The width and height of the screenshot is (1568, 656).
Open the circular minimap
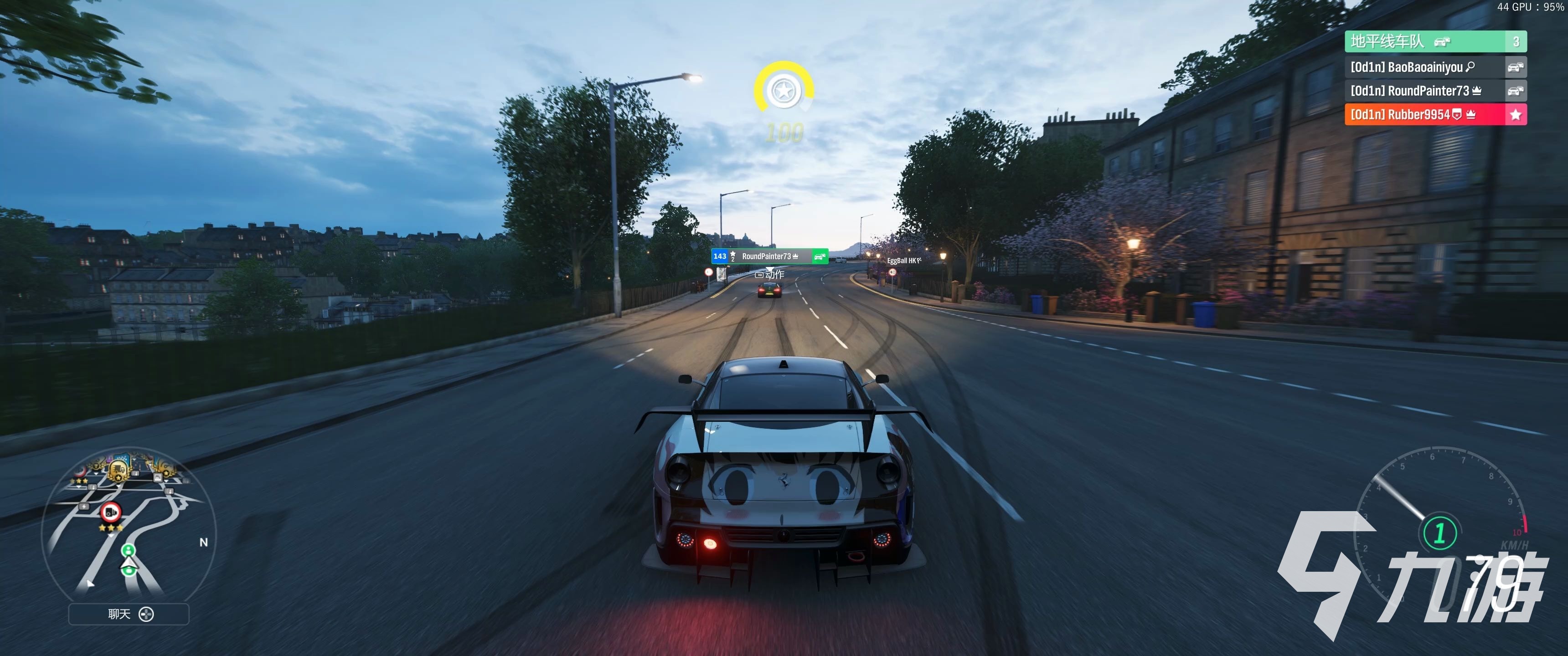[129, 526]
